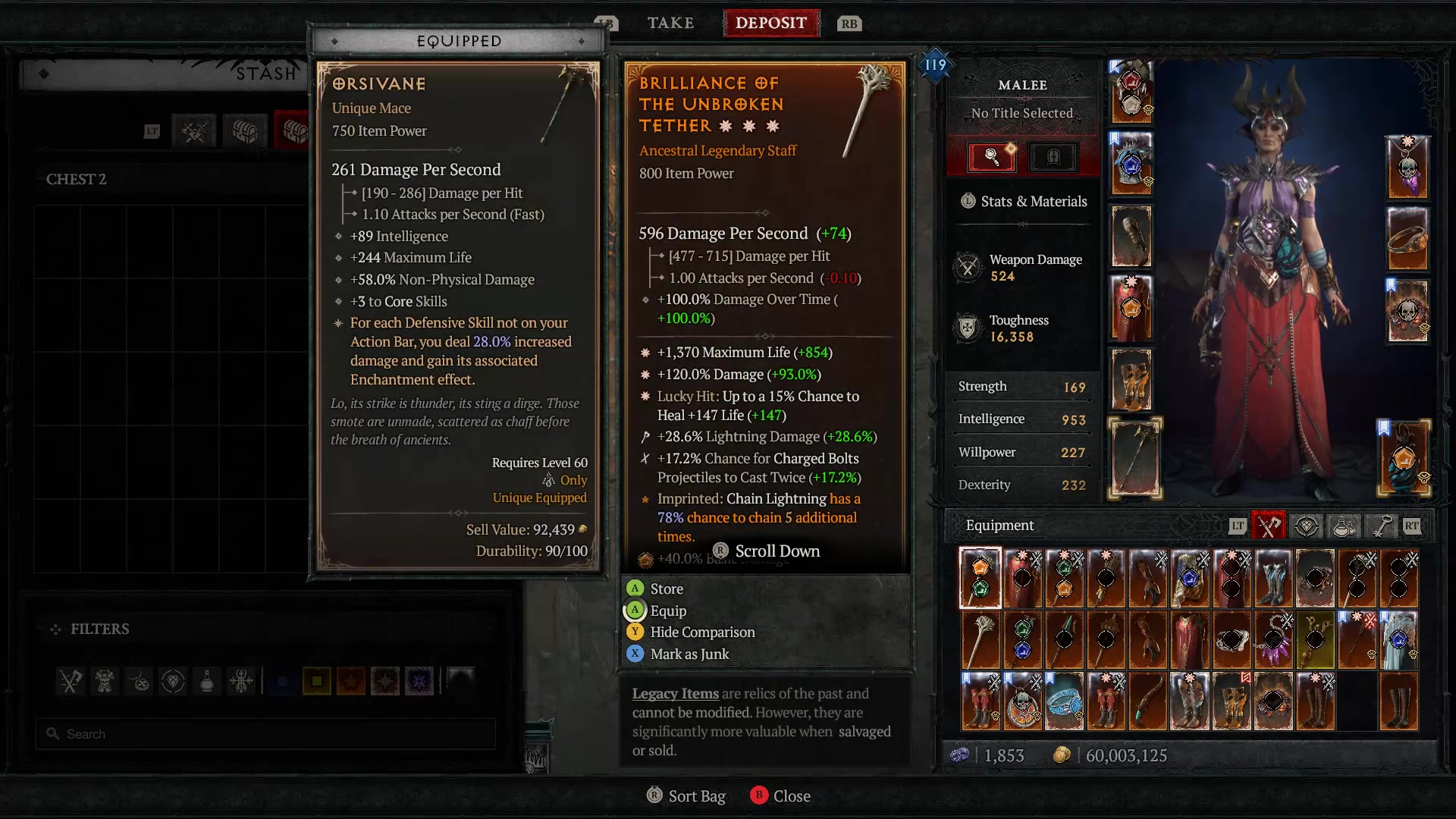
Task: Select the sigils filter icon
Action: (x=240, y=682)
